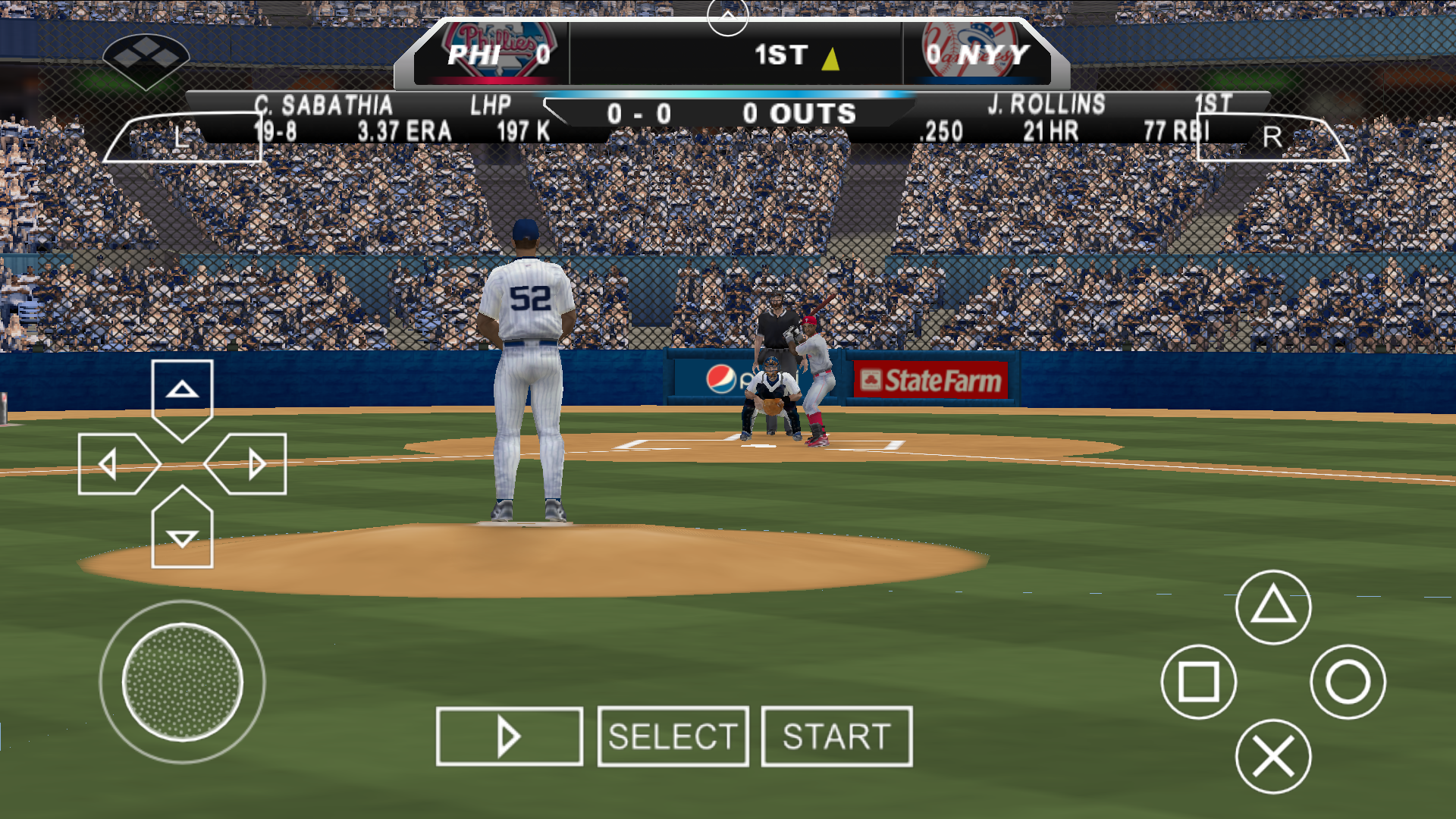Tap the triangle face button
The image size is (1456, 819).
(x=1273, y=607)
